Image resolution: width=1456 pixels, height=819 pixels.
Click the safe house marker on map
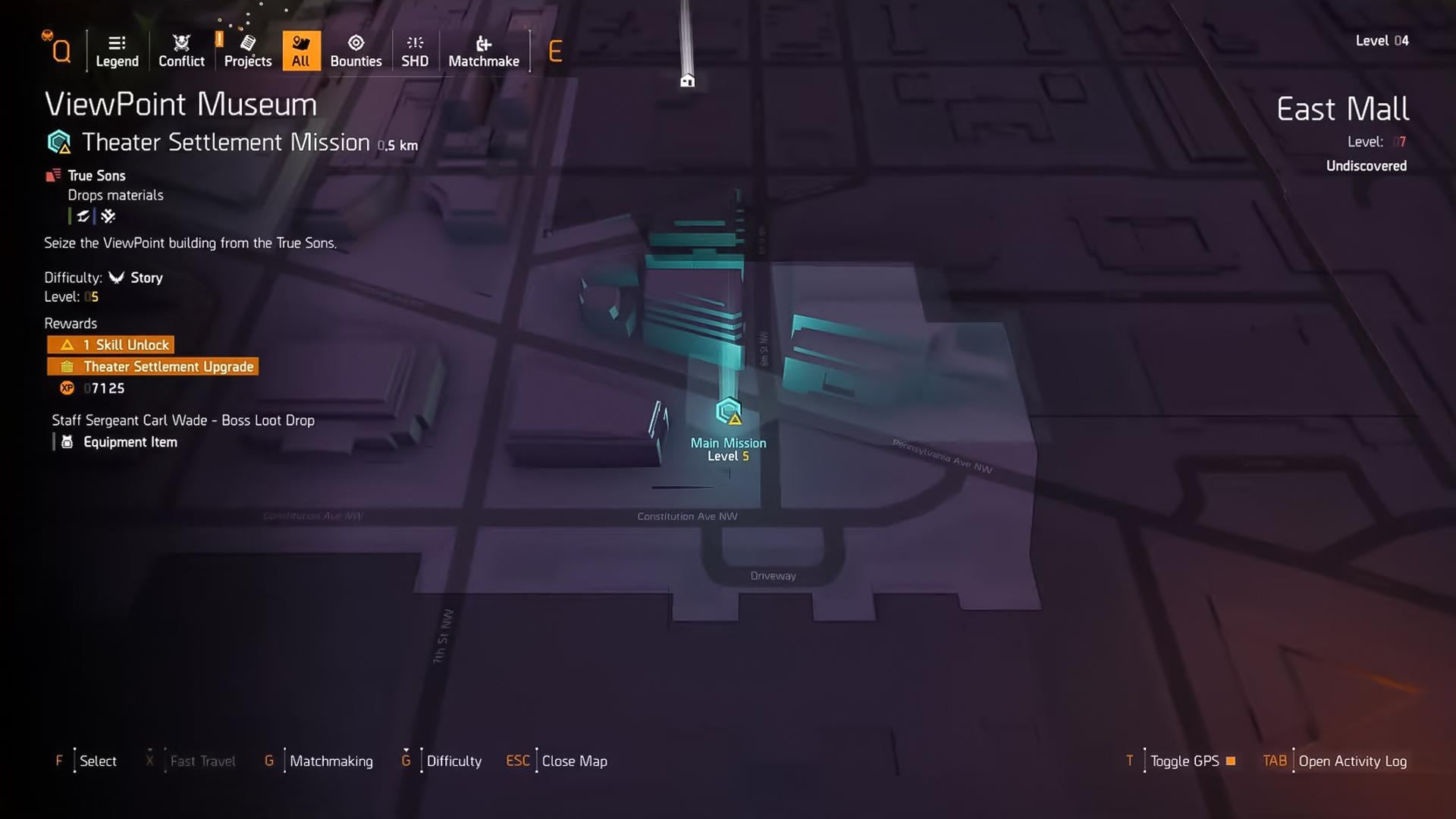click(x=687, y=80)
